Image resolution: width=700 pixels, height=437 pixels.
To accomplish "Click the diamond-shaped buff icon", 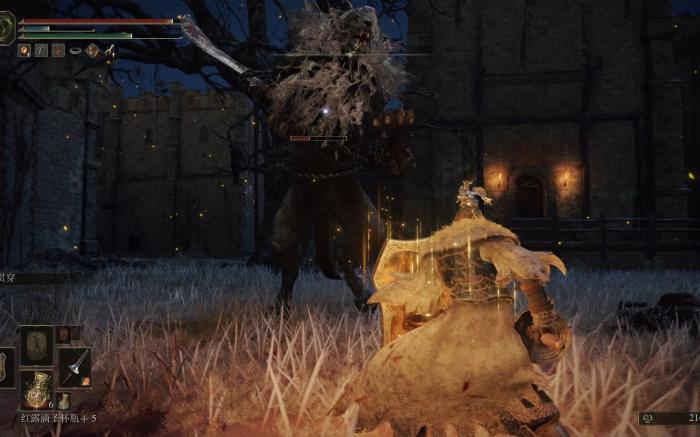I will pyautogui.click(x=92, y=50).
